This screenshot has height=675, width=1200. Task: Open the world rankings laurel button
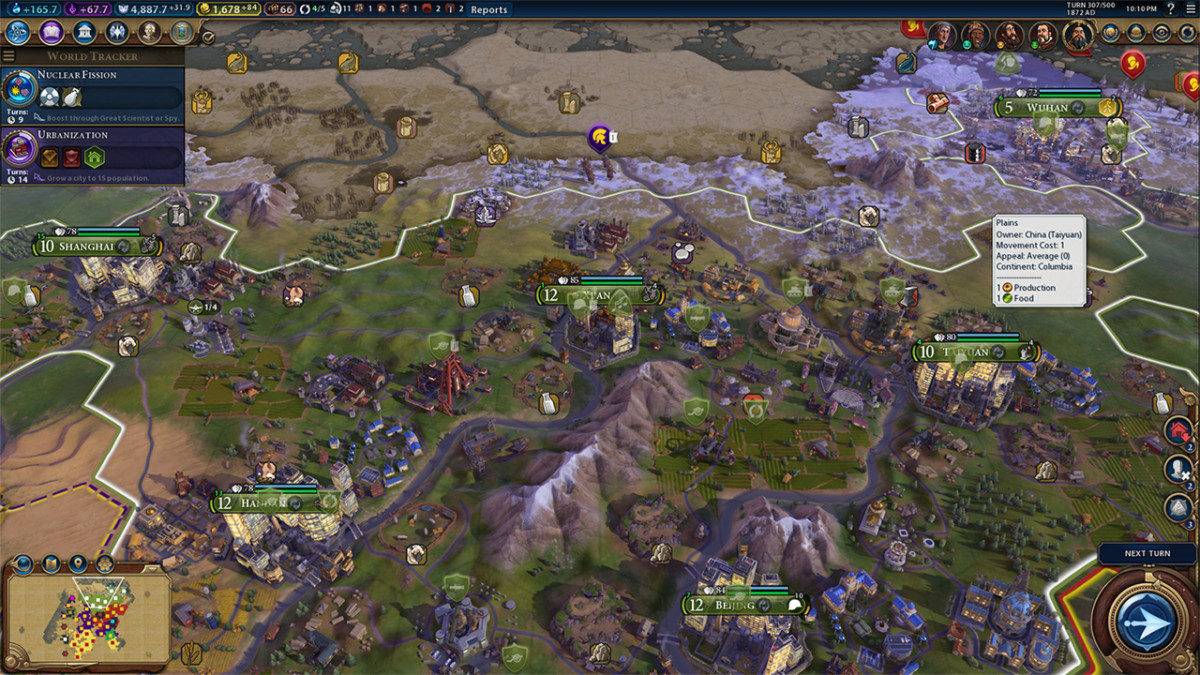point(1109,33)
